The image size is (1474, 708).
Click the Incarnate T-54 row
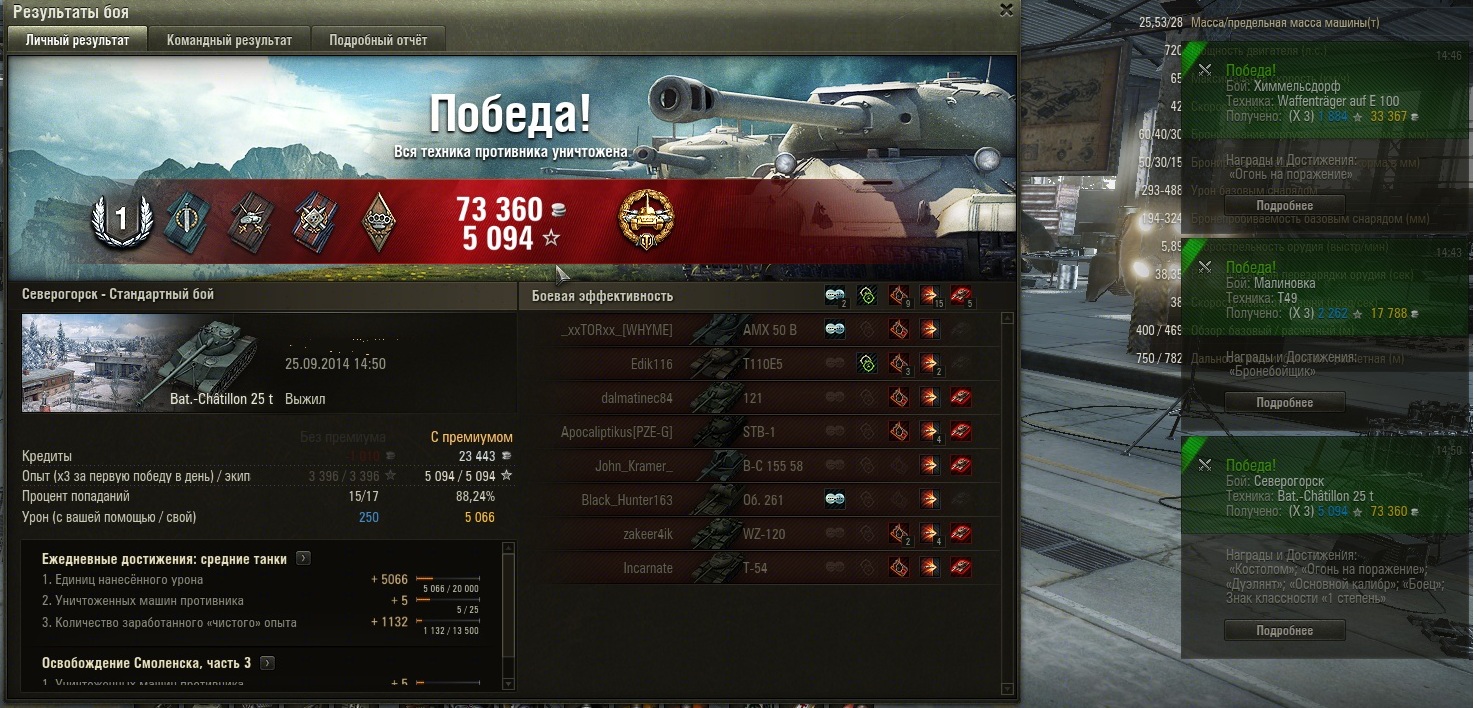760,568
